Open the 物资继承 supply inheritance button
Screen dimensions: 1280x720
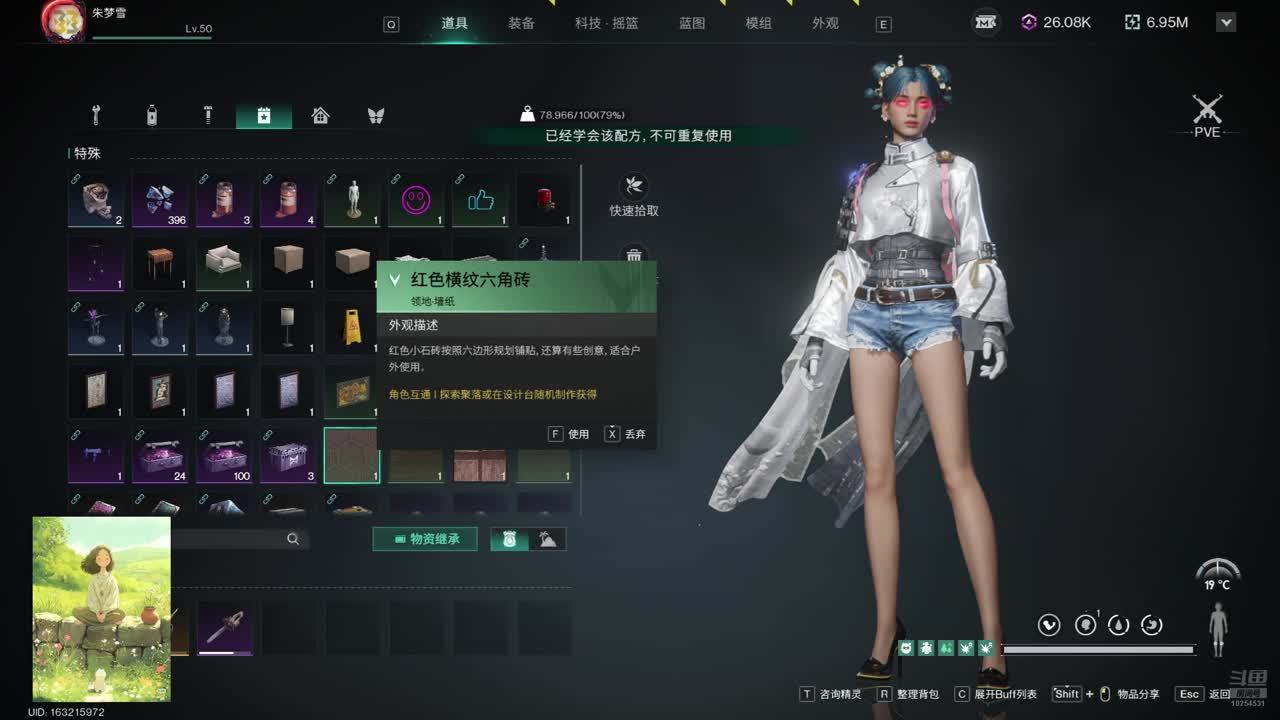point(425,539)
